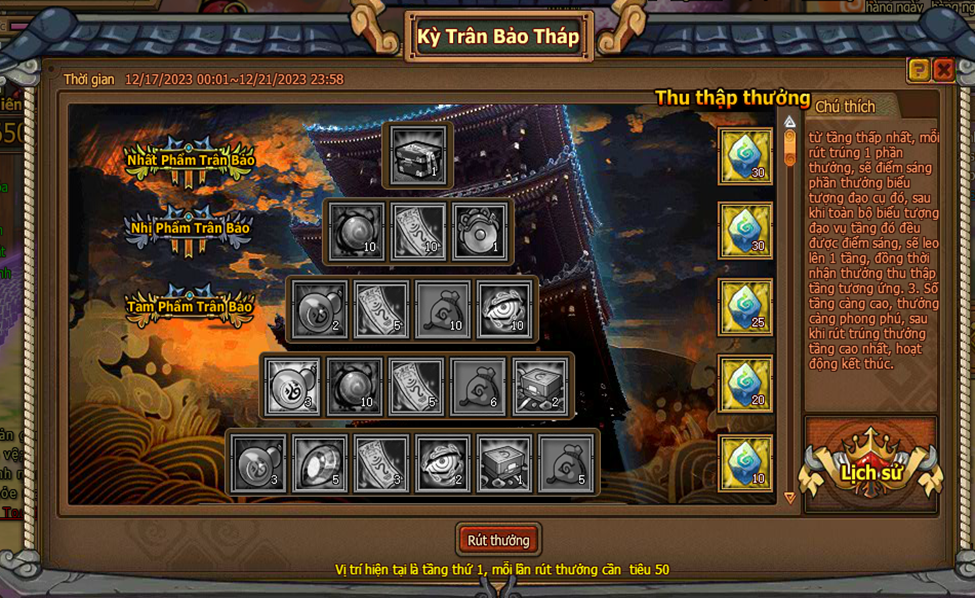This screenshot has width=975, height=598.
Task: Select the eye item in Tam Phẩm Trân Bảo row
Action: pyautogui.click(x=505, y=308)
